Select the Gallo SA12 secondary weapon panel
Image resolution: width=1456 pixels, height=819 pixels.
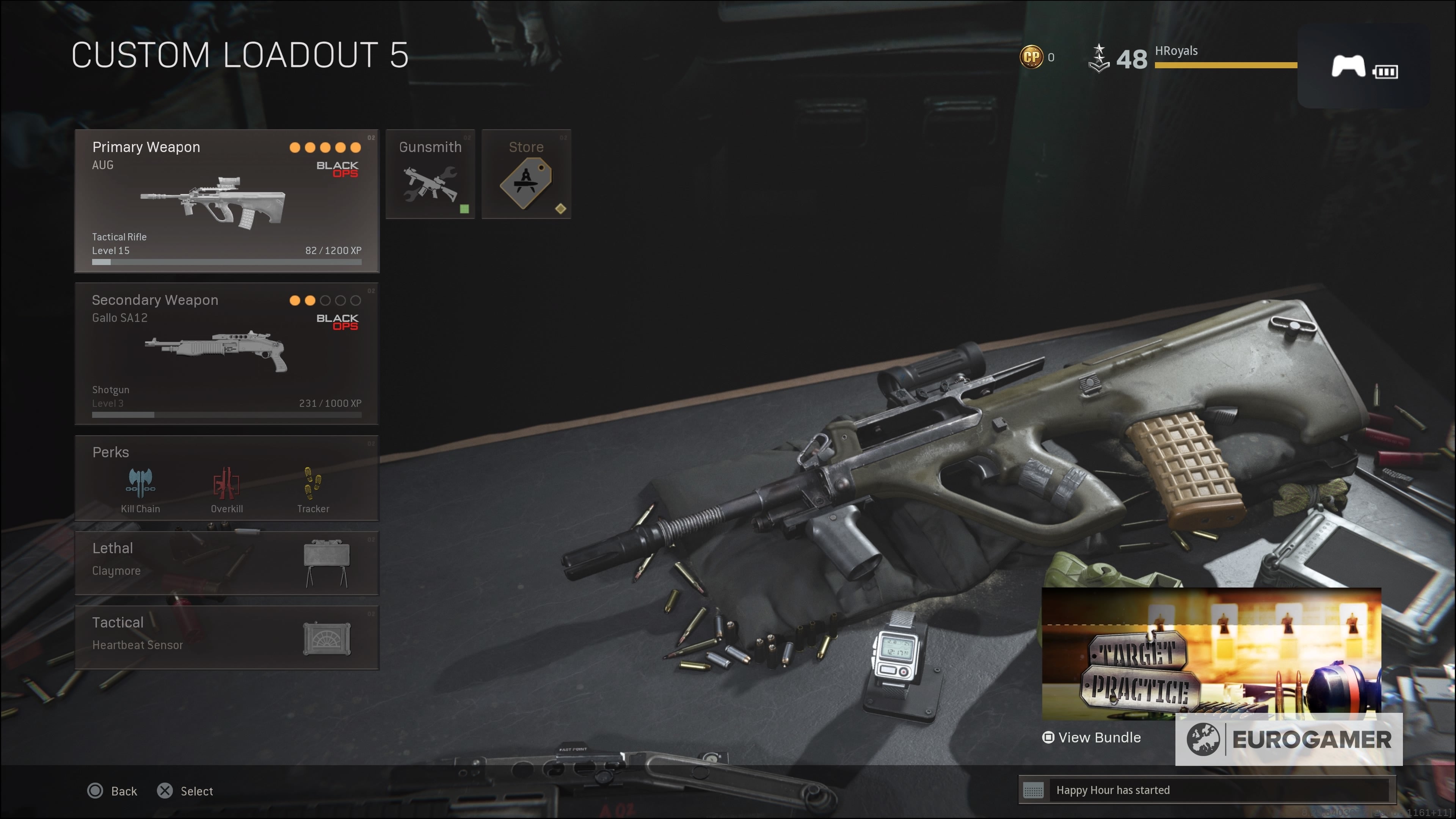coord(226,353)
